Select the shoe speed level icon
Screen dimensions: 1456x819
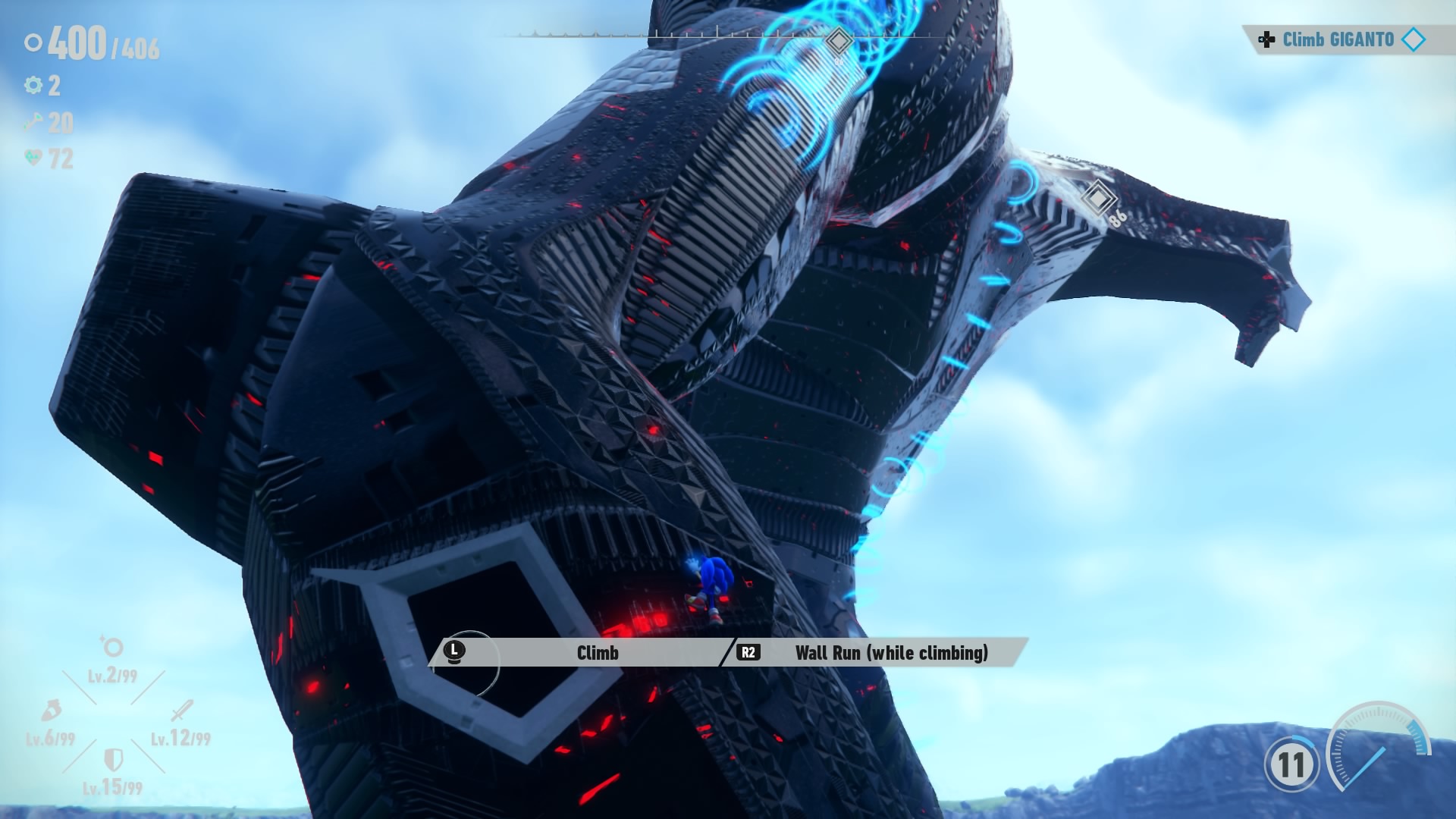click(50, 711)
